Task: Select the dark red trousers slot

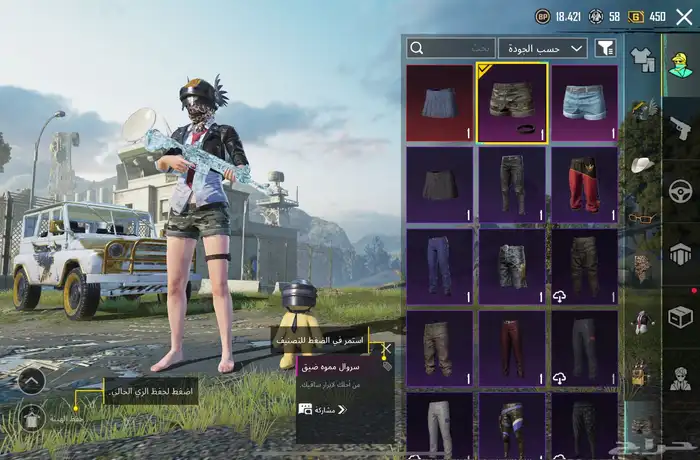Action: [x=512, y=348]
